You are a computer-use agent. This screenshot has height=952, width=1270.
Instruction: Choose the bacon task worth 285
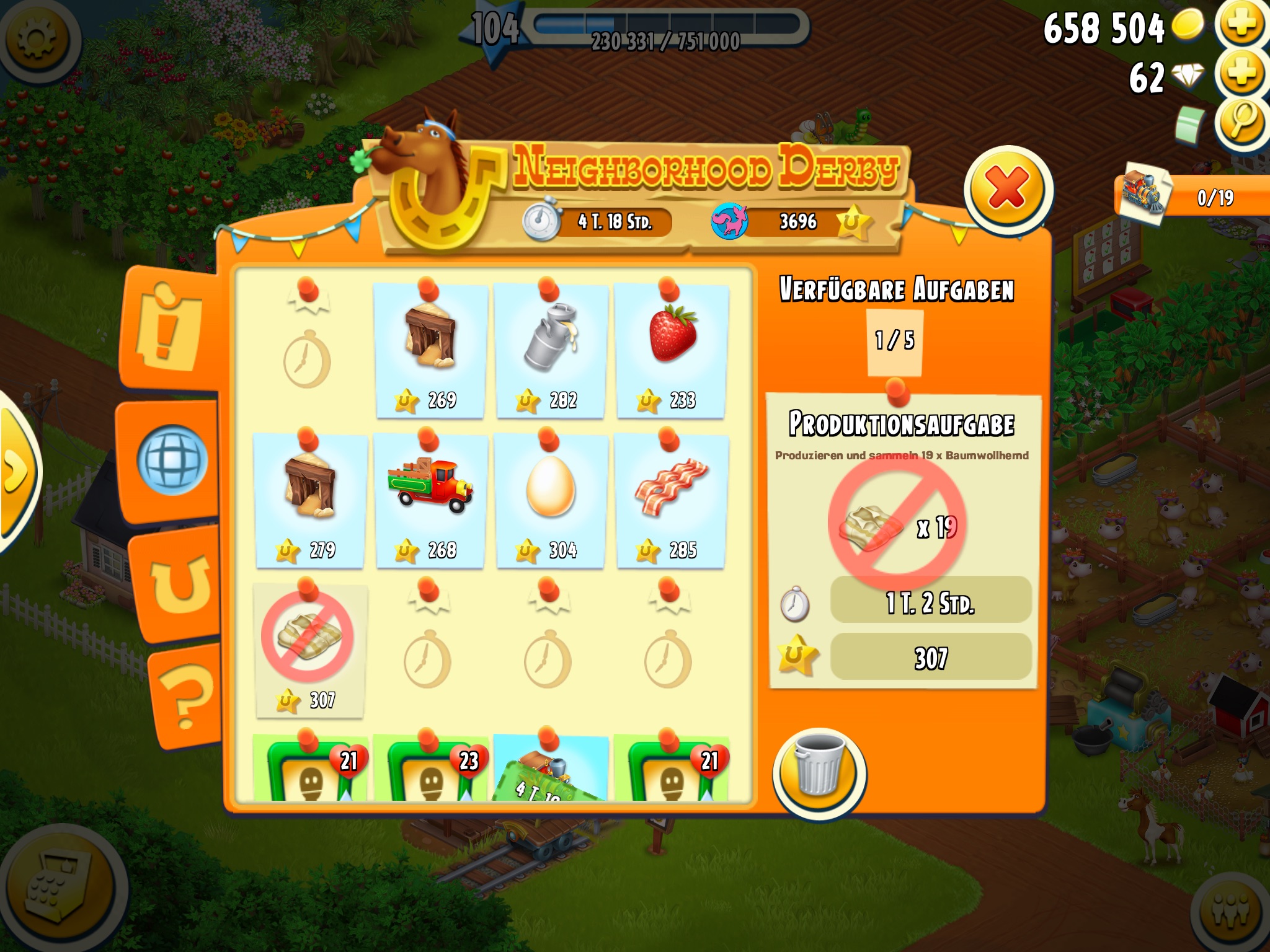pos(671,501)
